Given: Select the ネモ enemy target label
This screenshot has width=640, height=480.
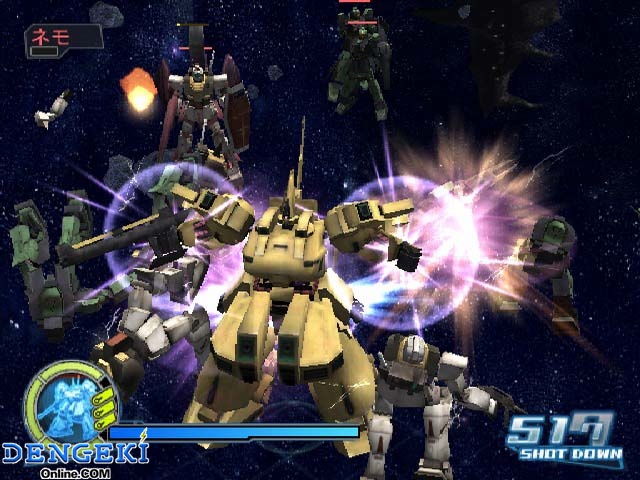Looking at the screenshot, I should pos(63,37).
